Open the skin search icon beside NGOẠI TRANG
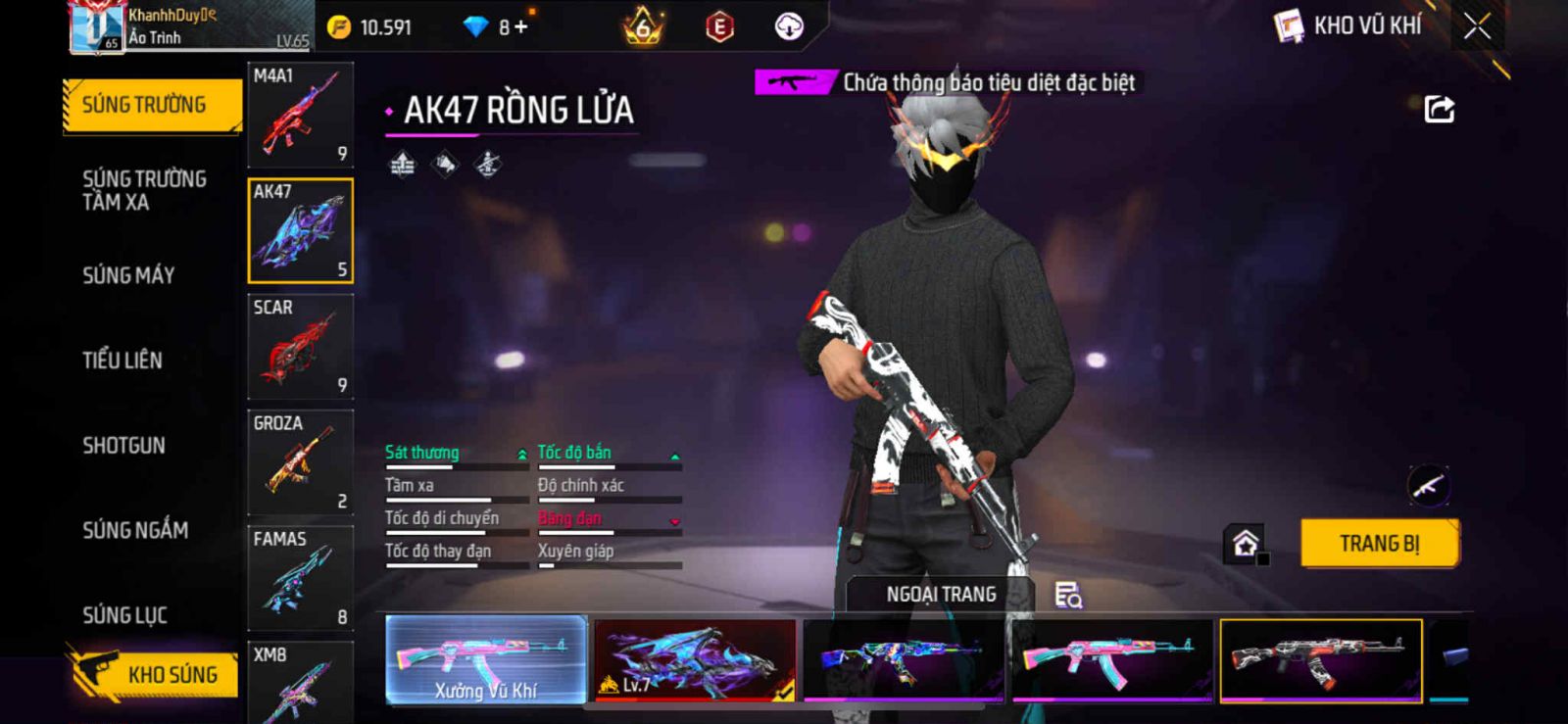The height and width of the screenshot is (724, 1568). 1068,595
